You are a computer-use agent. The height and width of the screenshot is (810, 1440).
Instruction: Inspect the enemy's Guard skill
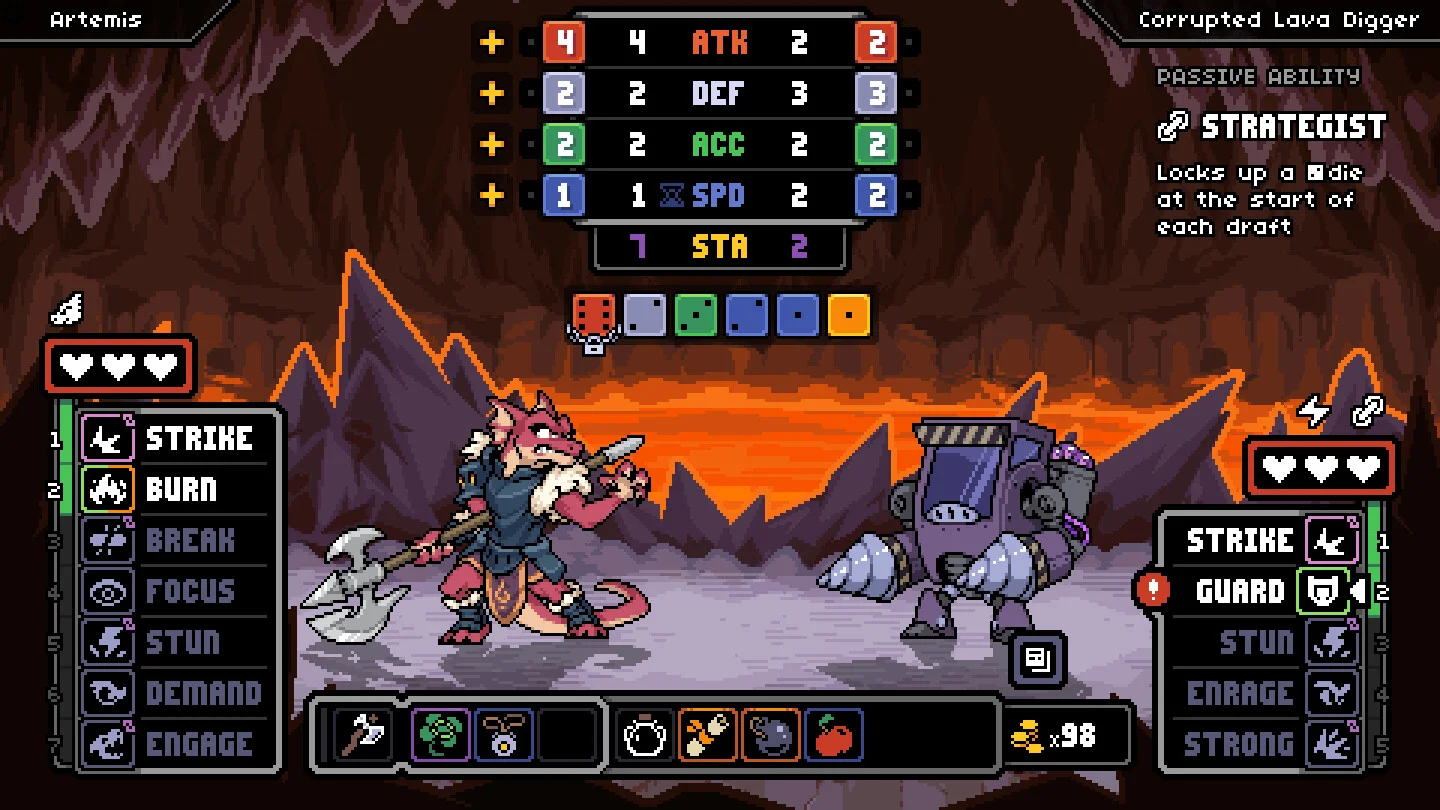[x=1262, y=591]
